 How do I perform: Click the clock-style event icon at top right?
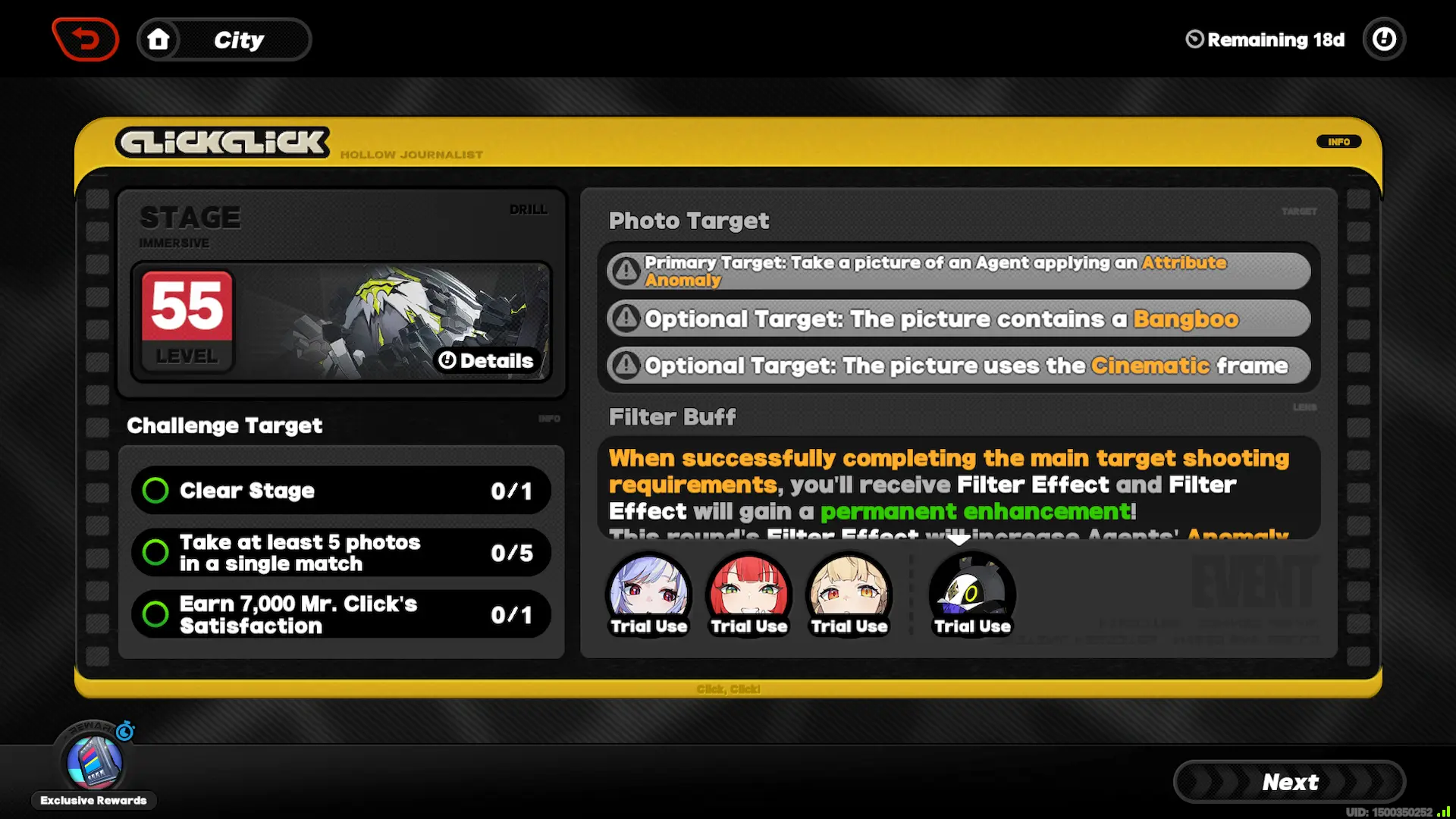click(1385, 39)
